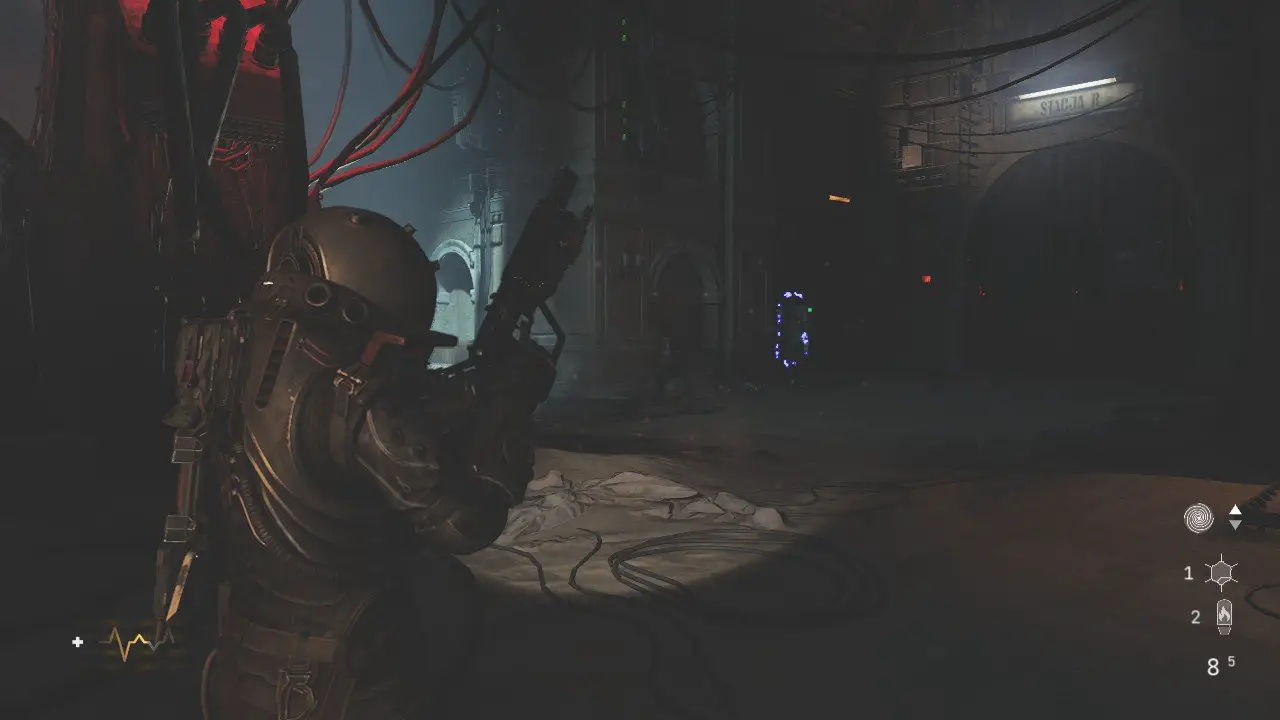Select the spiral ability icon

coord(1198,518)
